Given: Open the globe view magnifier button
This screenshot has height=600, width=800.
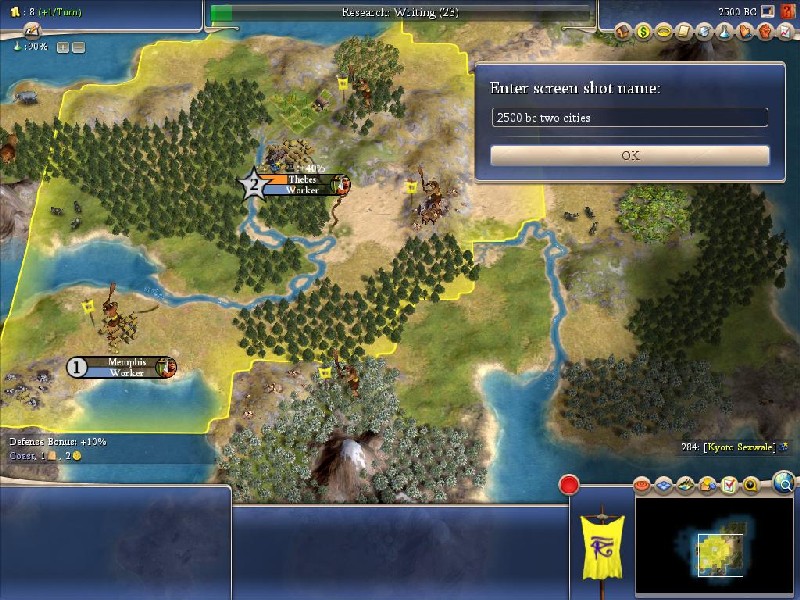Looking at the screenshot, I should 785,484.
